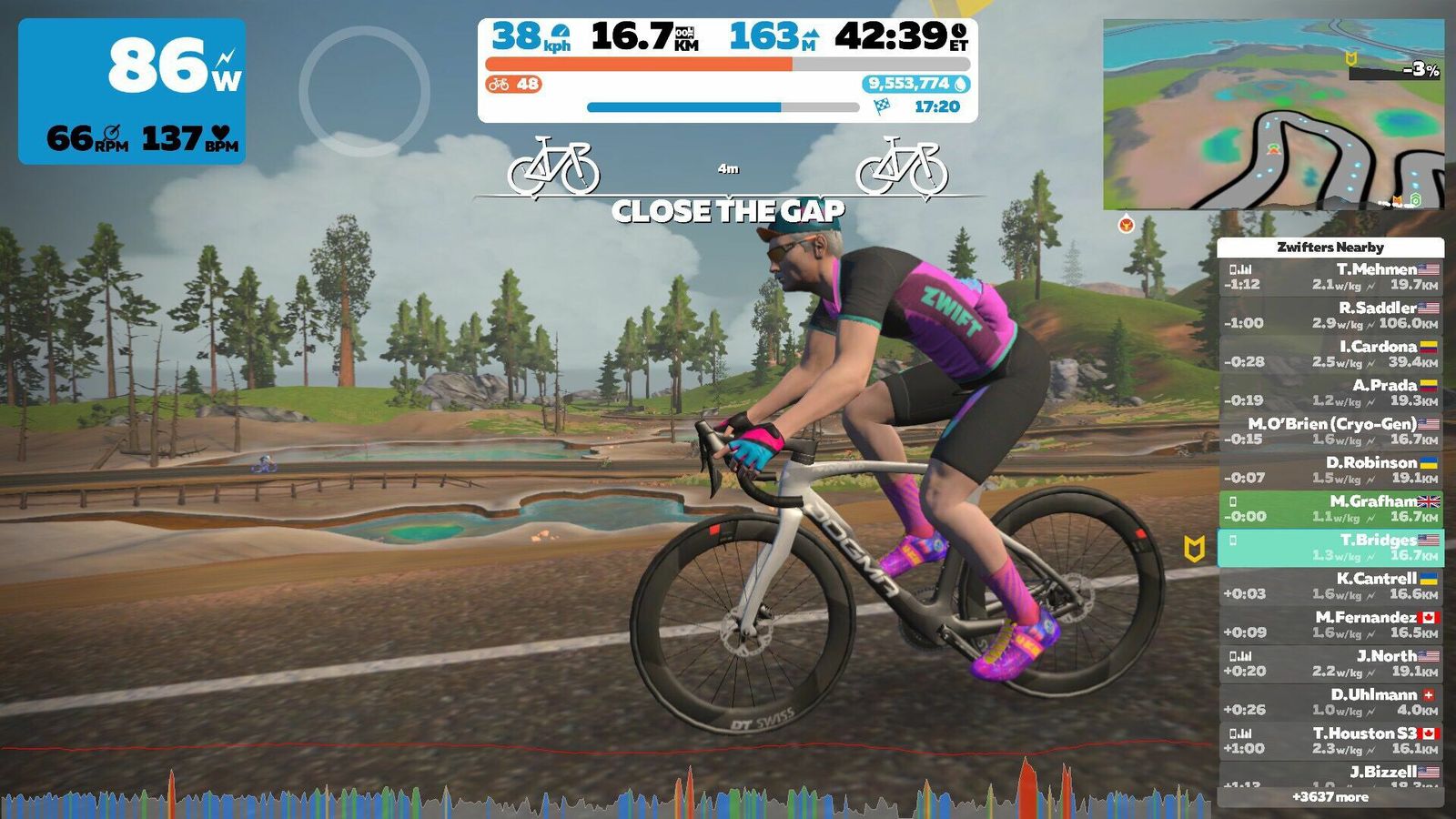Select J.North's rider row
1456x819 pixels.
pos(1330,663)
